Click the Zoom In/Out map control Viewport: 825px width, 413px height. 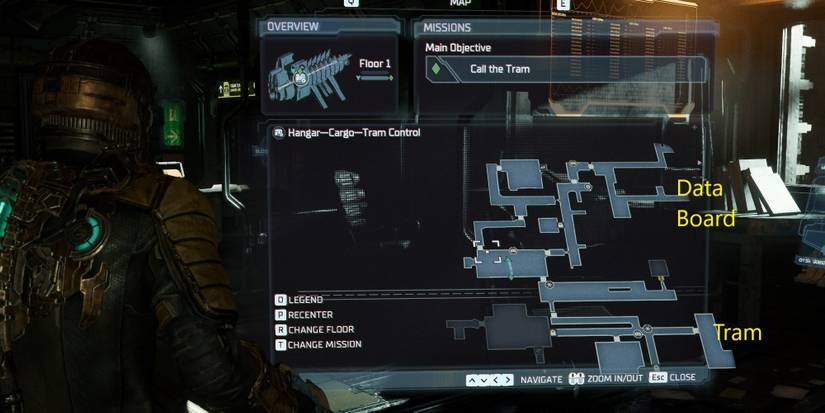[610, 379]
